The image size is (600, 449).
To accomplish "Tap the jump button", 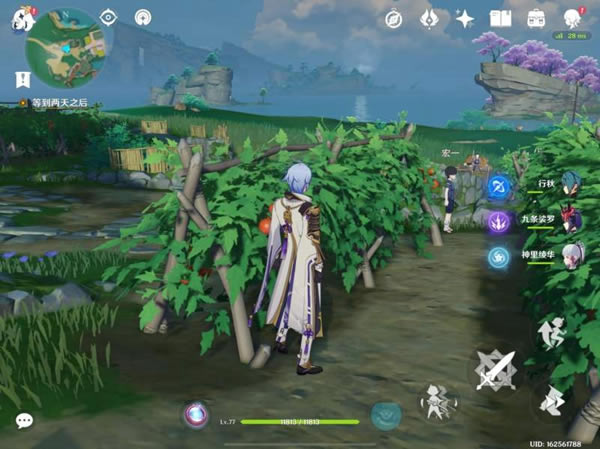I will click(x=551, y=334).
